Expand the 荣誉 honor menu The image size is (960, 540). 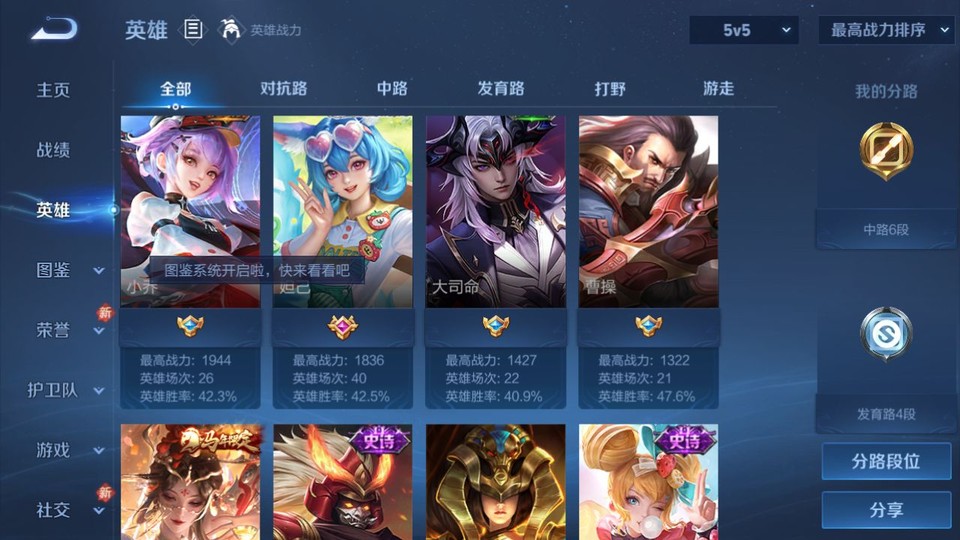pos(68,330)
